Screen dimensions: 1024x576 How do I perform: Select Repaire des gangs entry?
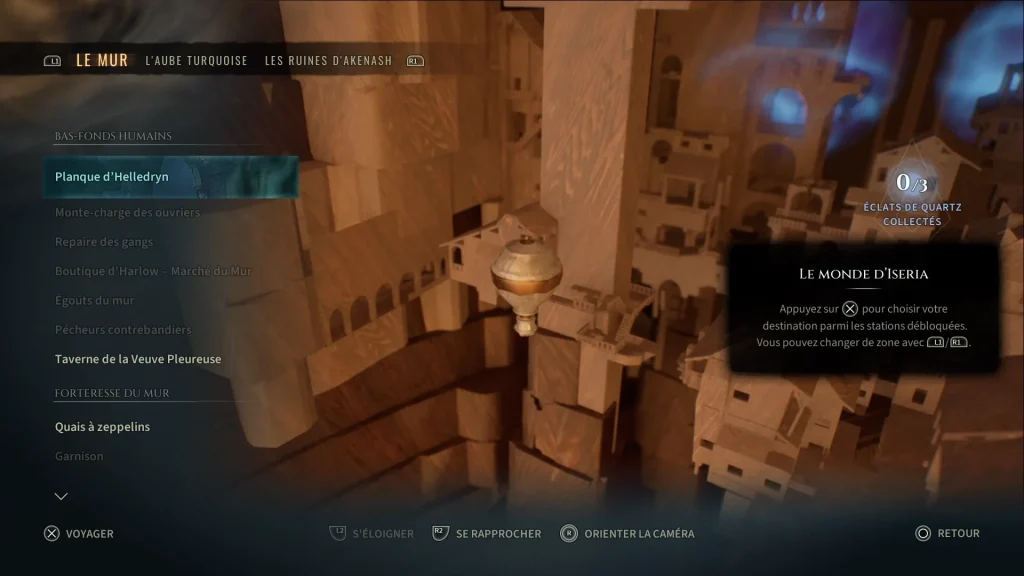click(x=104, y=242)
